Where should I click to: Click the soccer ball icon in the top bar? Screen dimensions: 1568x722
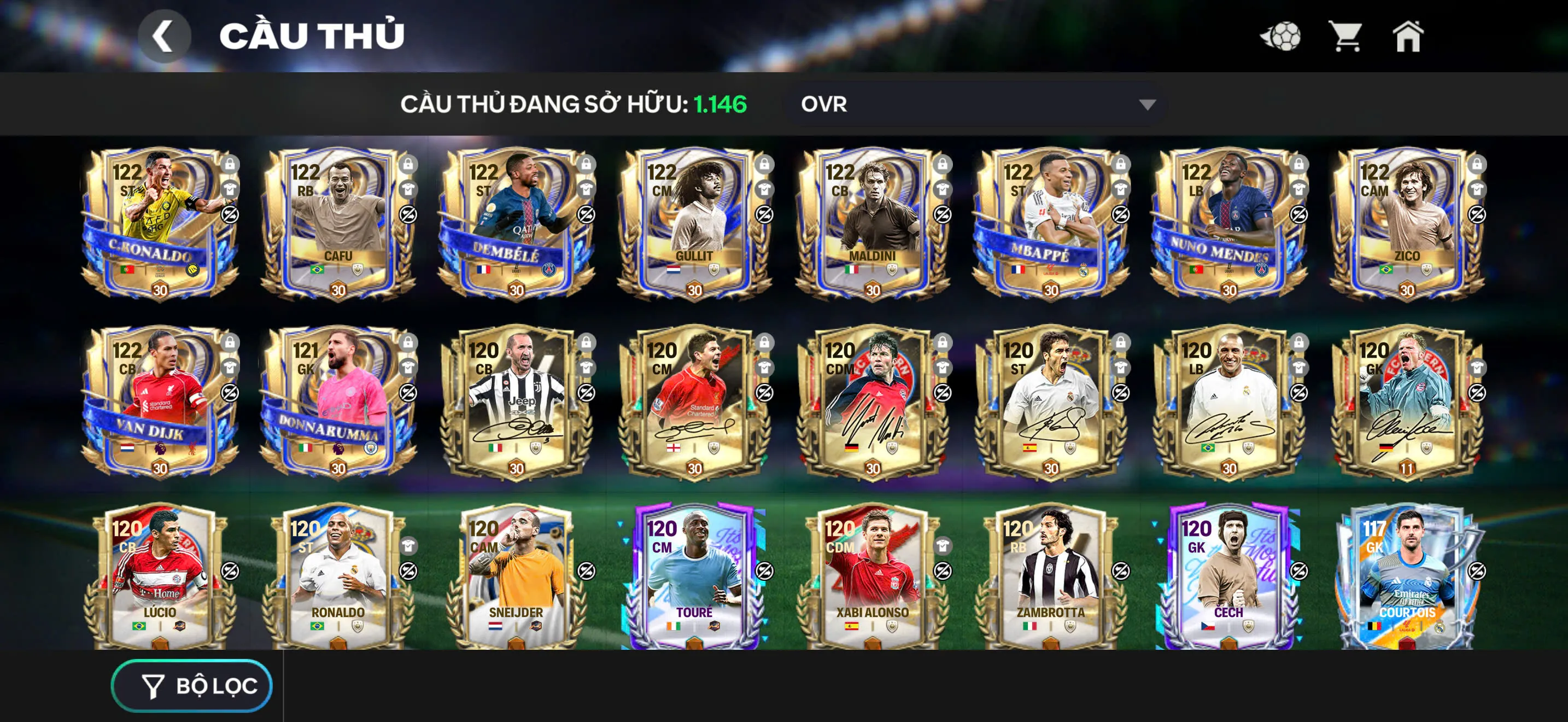click(1280, 38)
